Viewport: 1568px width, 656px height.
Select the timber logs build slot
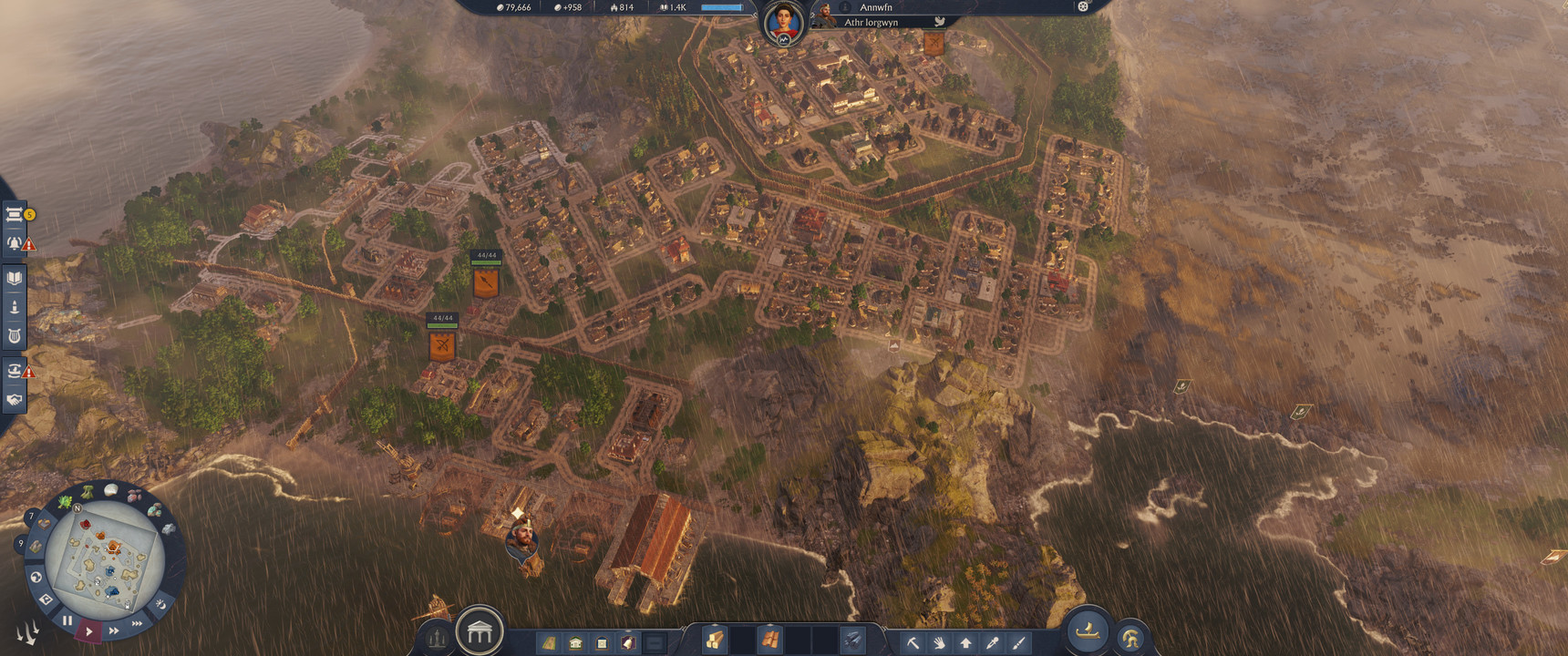pyautogui.click(x=715, y=641)
